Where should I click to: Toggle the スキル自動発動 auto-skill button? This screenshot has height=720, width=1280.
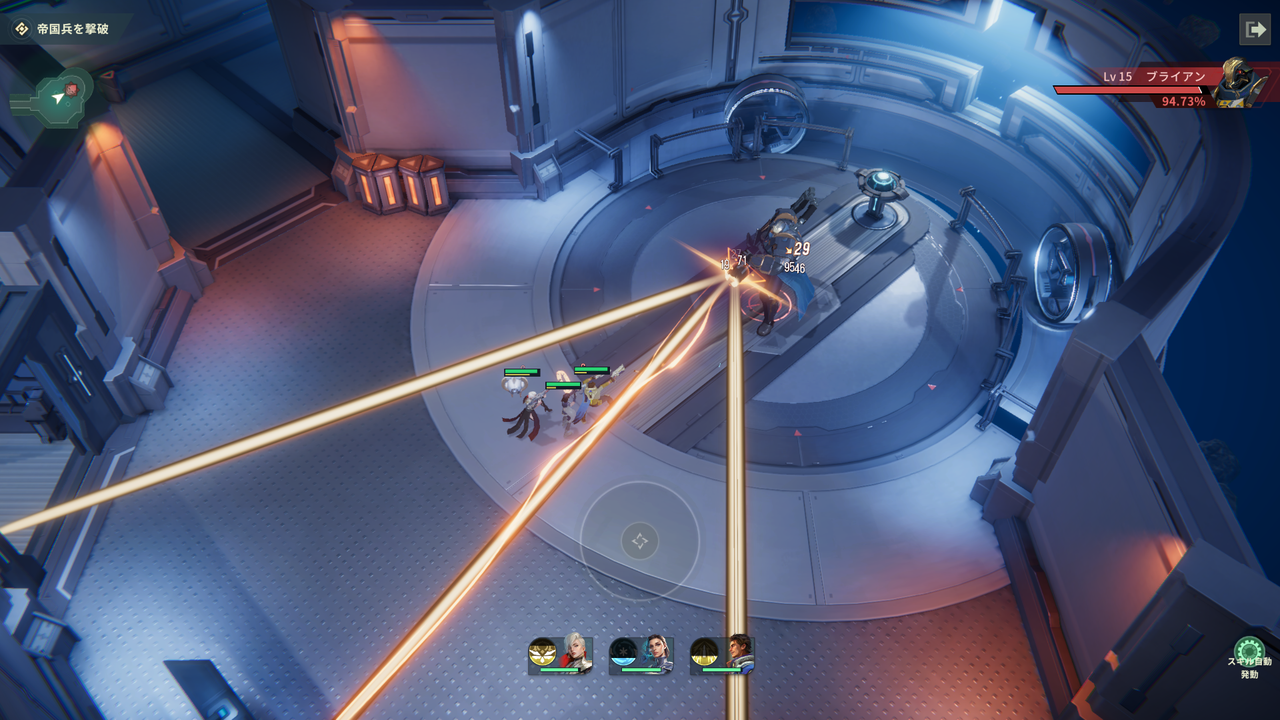1248,652
